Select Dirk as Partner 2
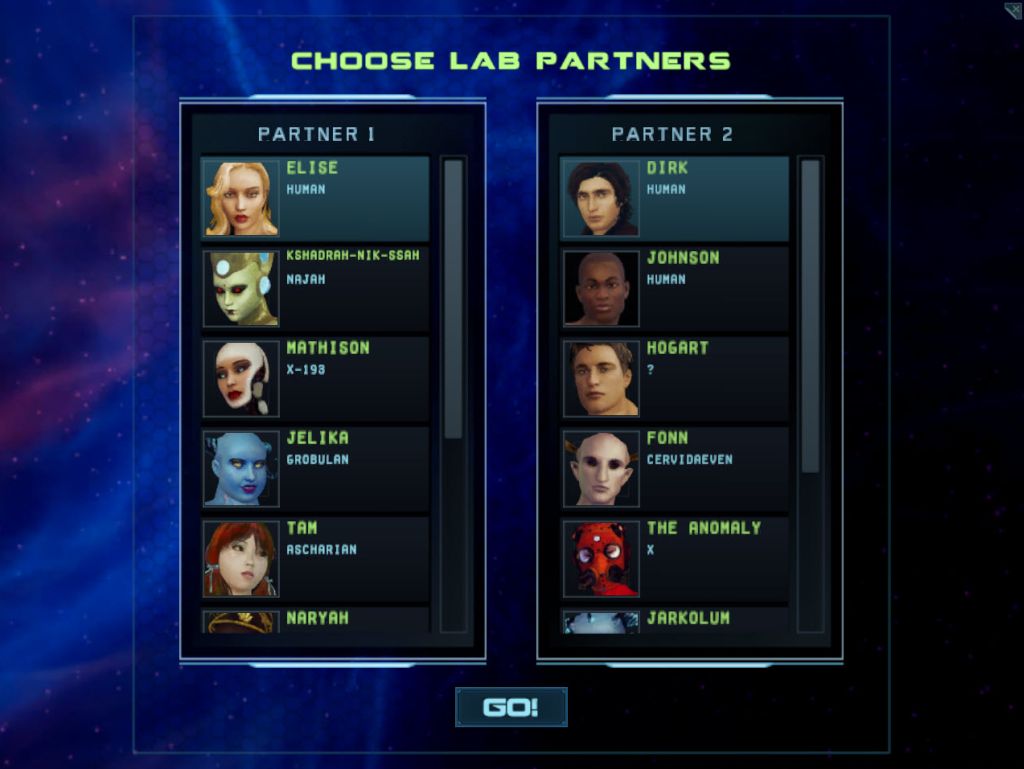Viewport: 1024px width, 769px height. [675, 198]
